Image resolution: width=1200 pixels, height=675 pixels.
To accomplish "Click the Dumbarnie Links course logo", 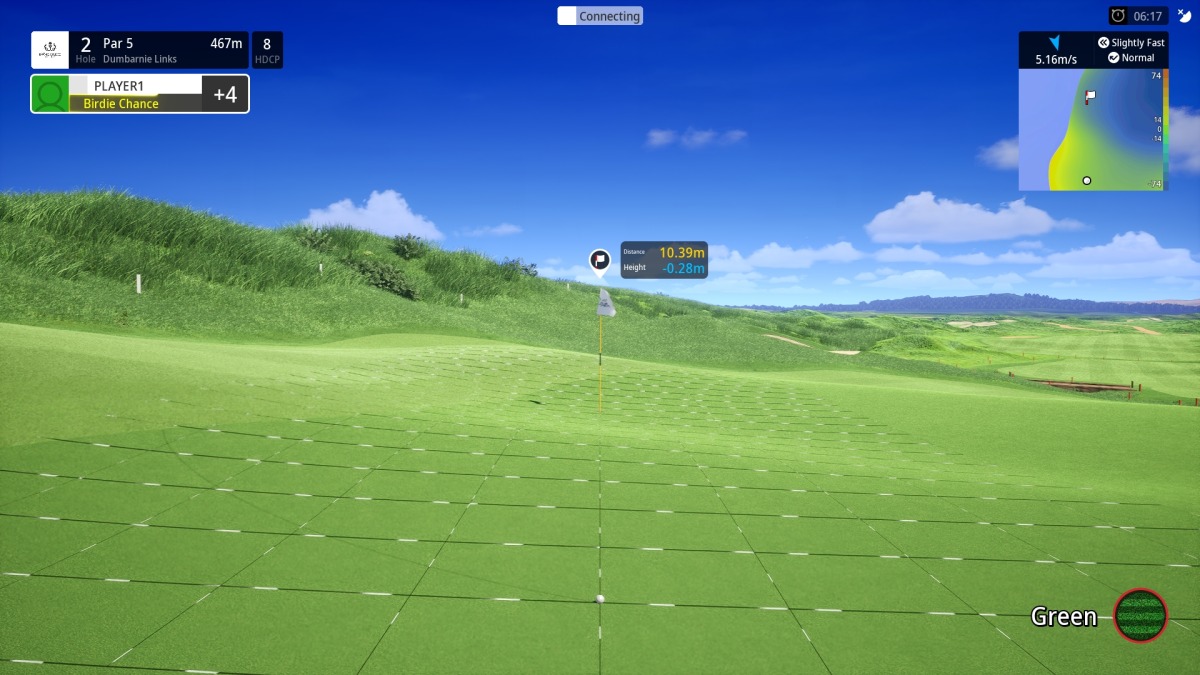I will pyautogui.click(x=50, y=50).
